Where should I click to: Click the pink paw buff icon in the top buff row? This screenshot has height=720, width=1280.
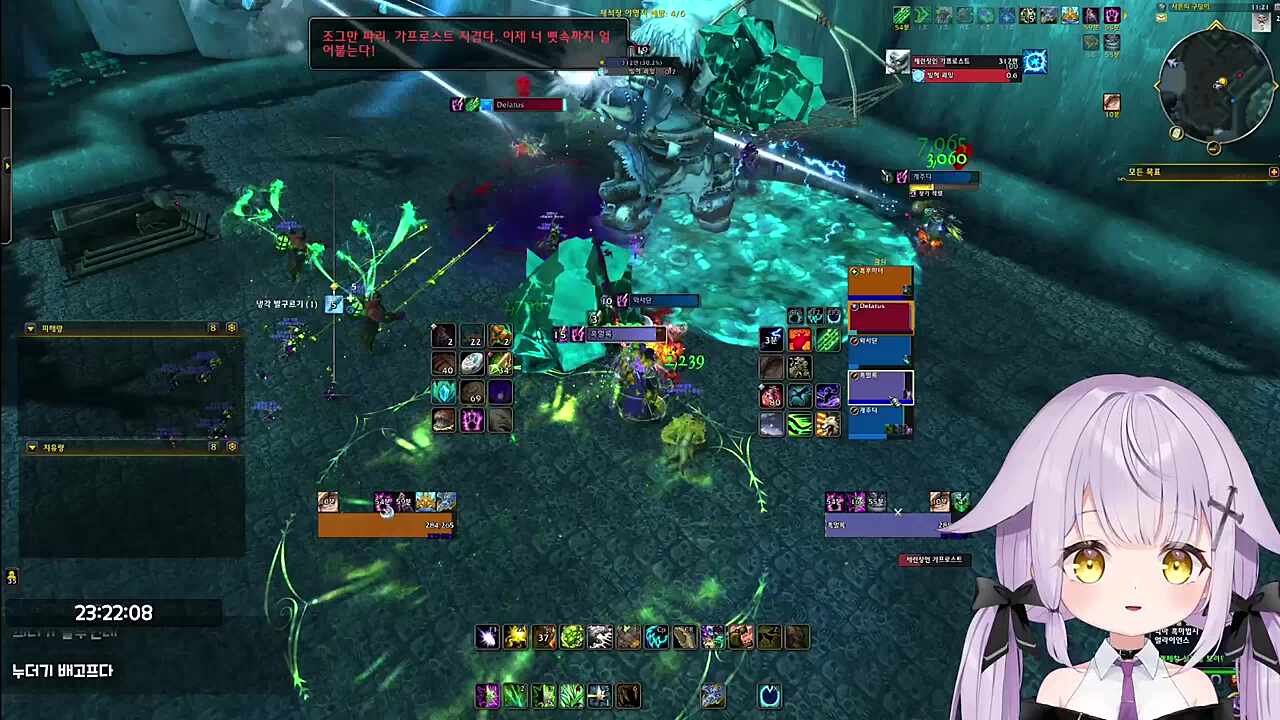point(1112,17)
